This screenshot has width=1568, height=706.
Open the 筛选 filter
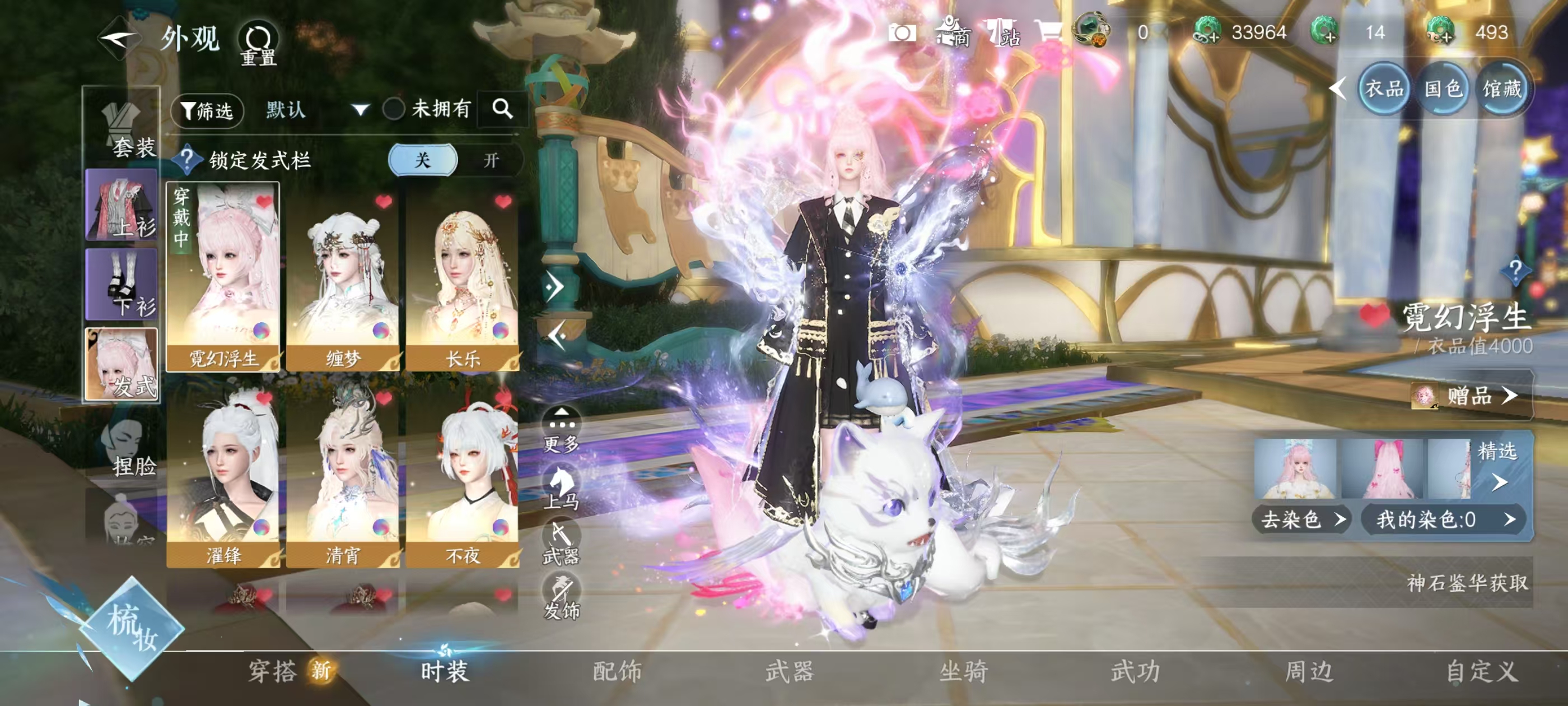click(207, 110)
